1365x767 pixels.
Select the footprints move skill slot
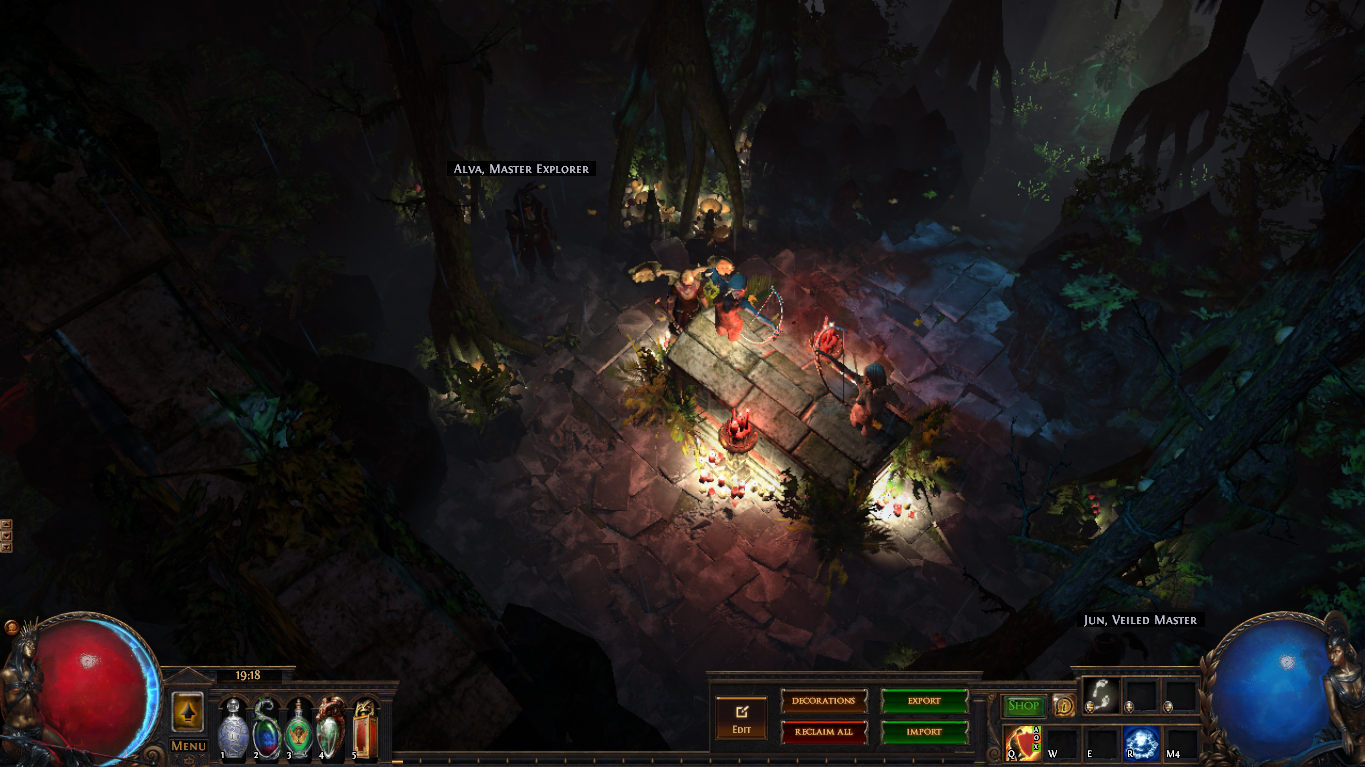[x=1099, y=695]
